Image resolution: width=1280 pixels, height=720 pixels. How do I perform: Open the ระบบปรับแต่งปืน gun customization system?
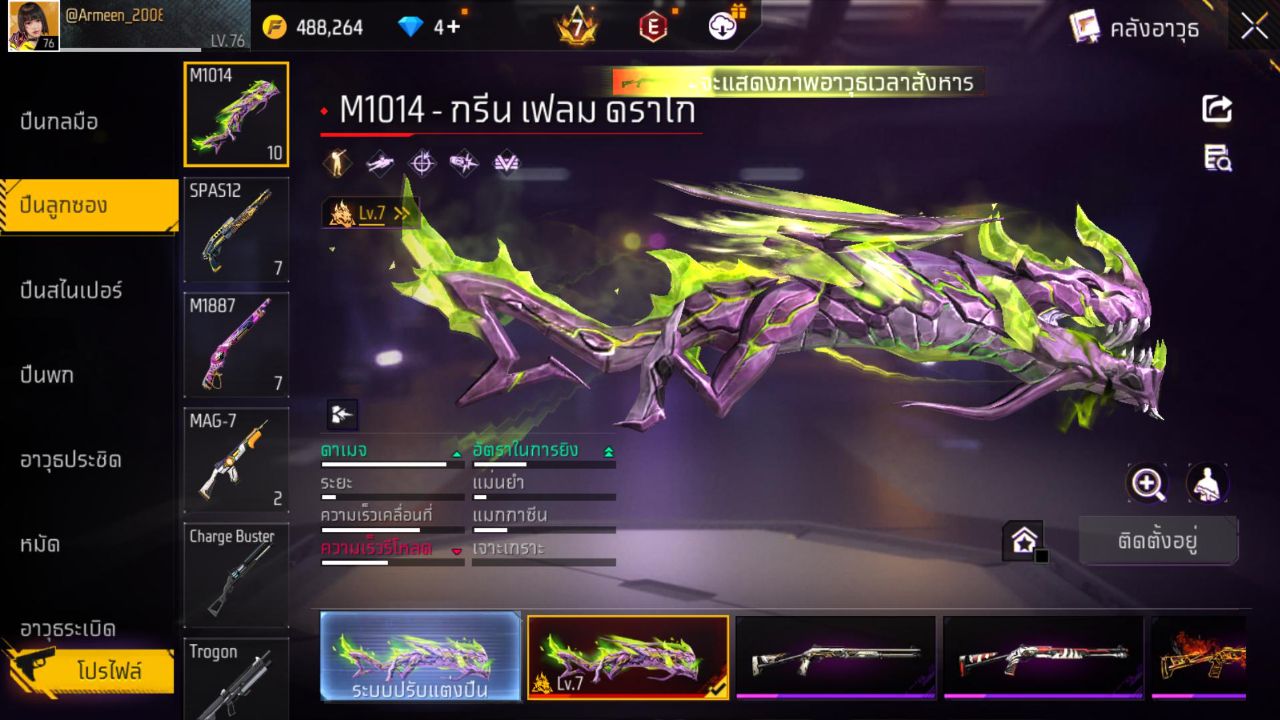(420, 657)
